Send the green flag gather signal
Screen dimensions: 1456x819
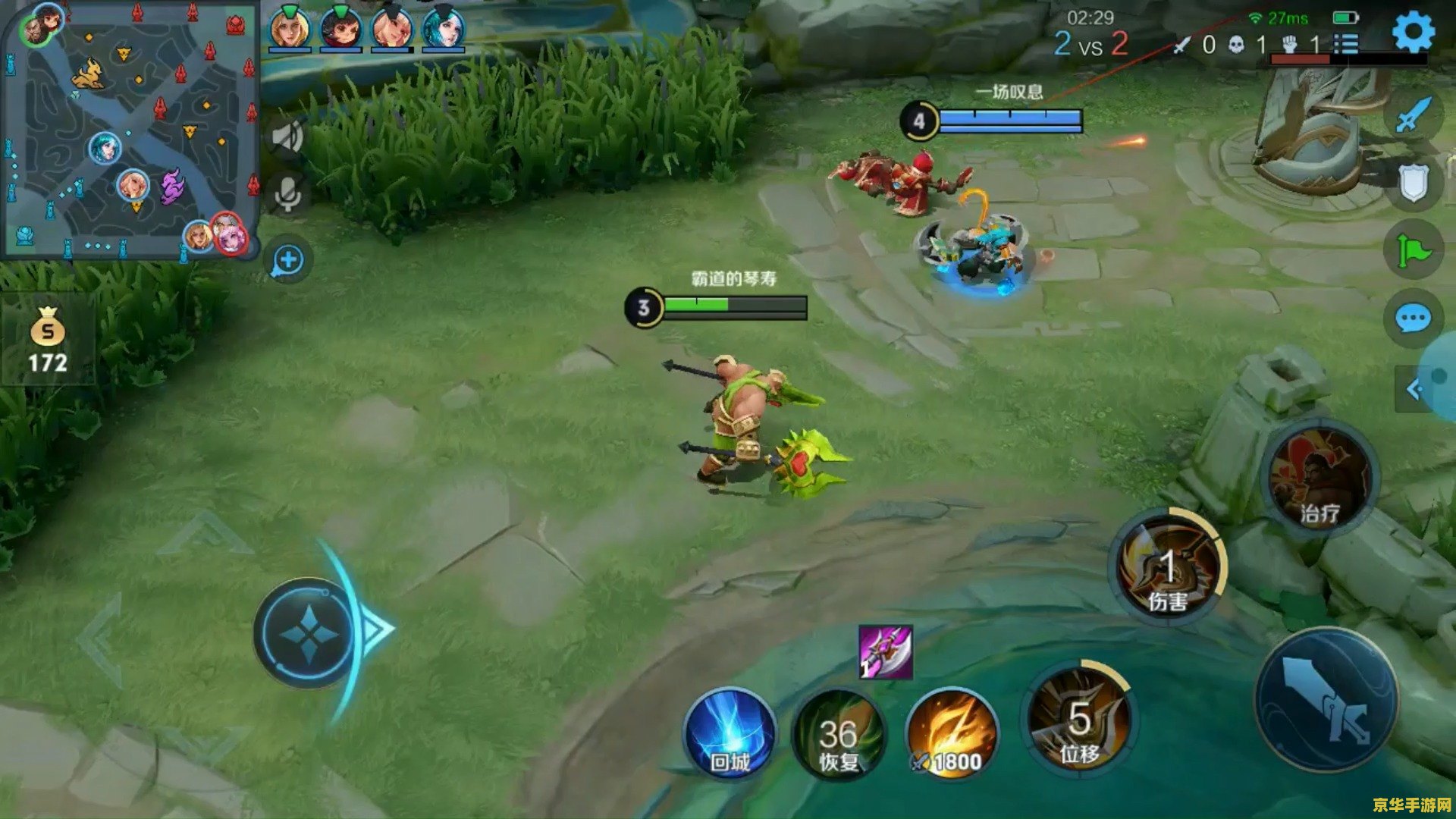click(x=1413, y=250)
